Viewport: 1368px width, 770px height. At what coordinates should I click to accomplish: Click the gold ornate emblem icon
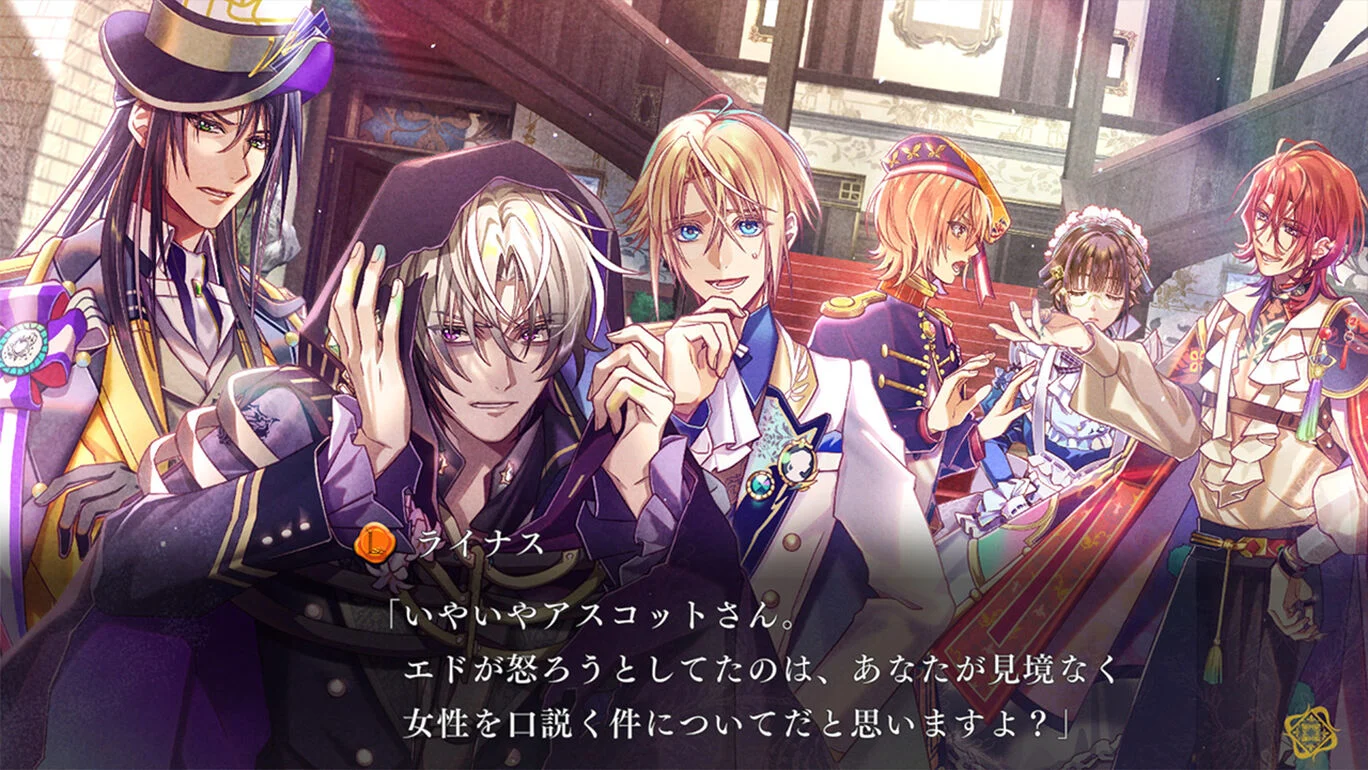[1308, 733]
